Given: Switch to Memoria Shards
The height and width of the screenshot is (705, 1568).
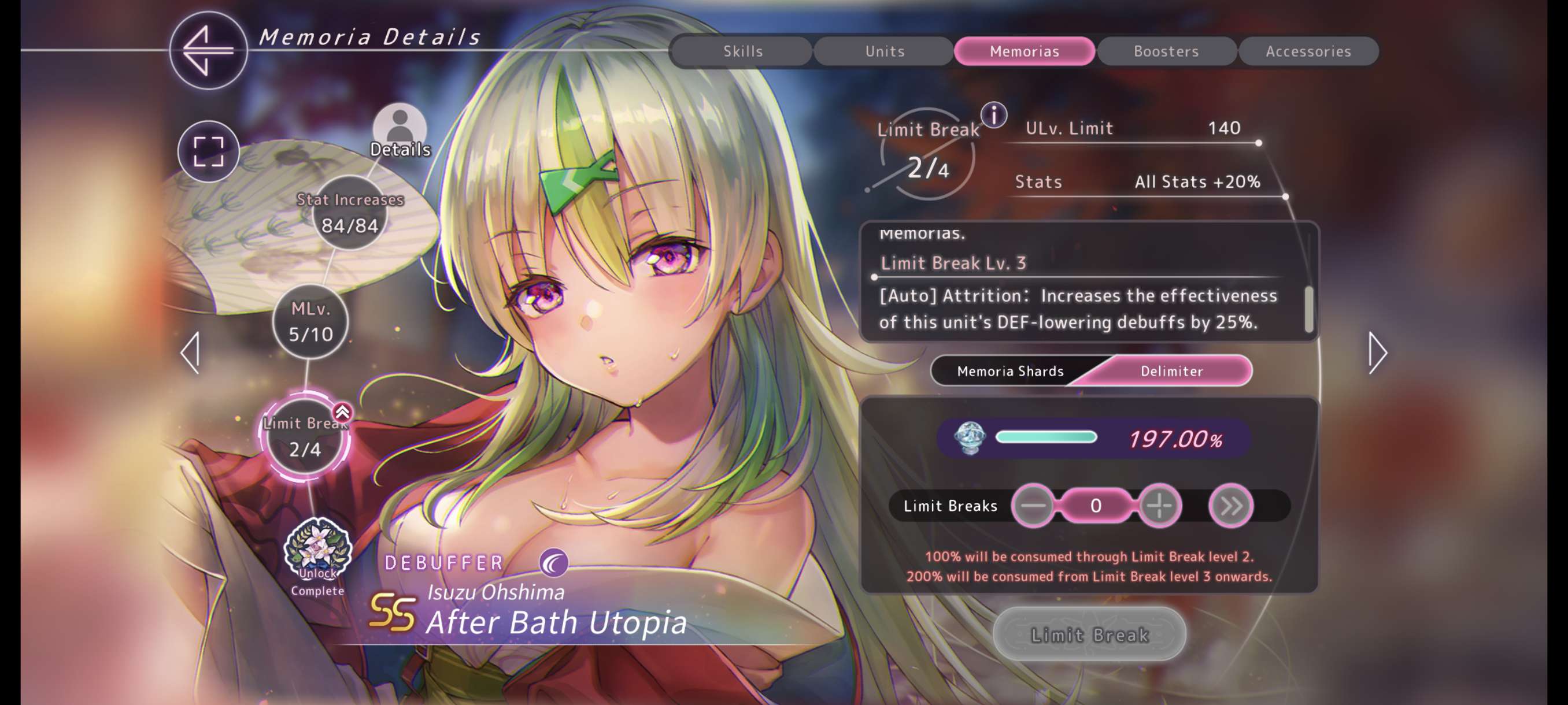Looking at the screenshot, I should point(1011,371).
